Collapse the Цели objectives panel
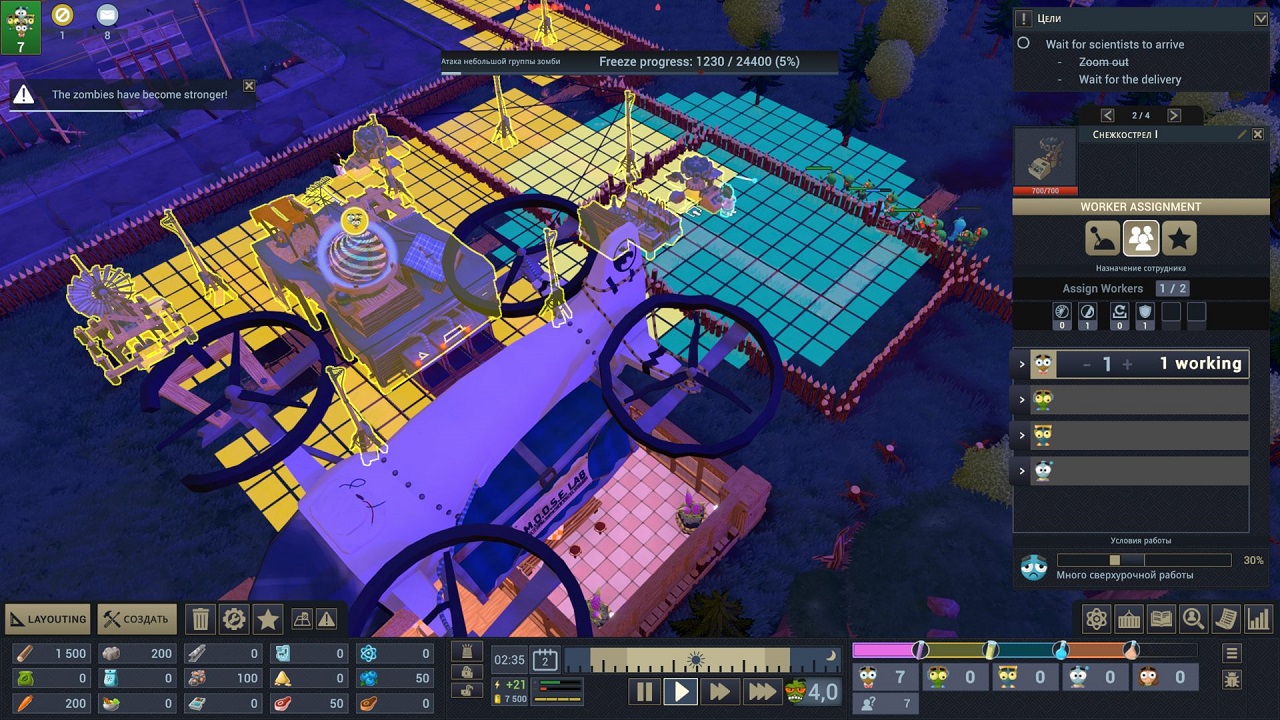 (1260, 18)
